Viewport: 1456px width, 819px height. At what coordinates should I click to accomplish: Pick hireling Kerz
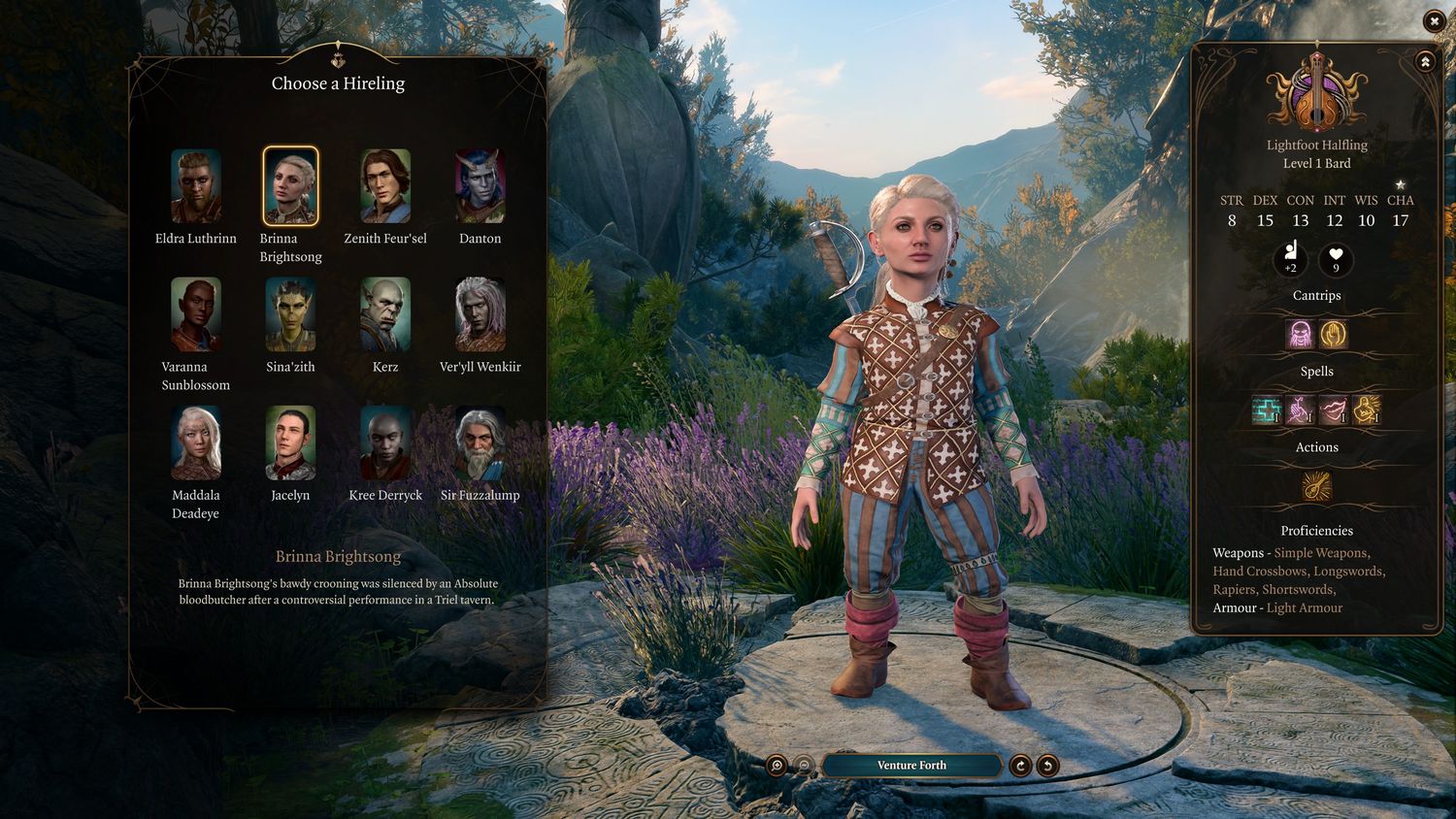pos(385,314)
